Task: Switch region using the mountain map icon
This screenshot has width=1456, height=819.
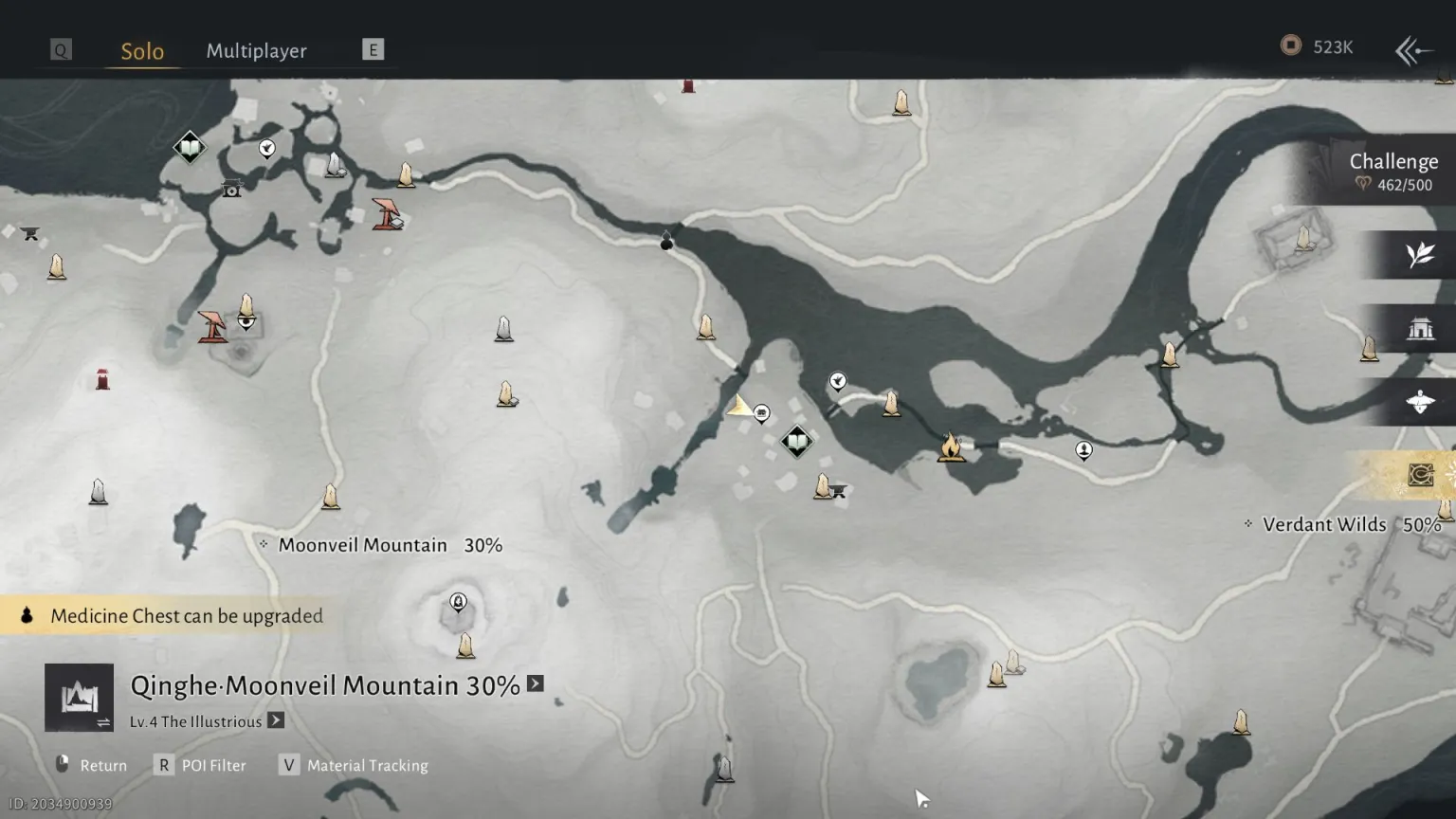Action: tap(80, 698)
